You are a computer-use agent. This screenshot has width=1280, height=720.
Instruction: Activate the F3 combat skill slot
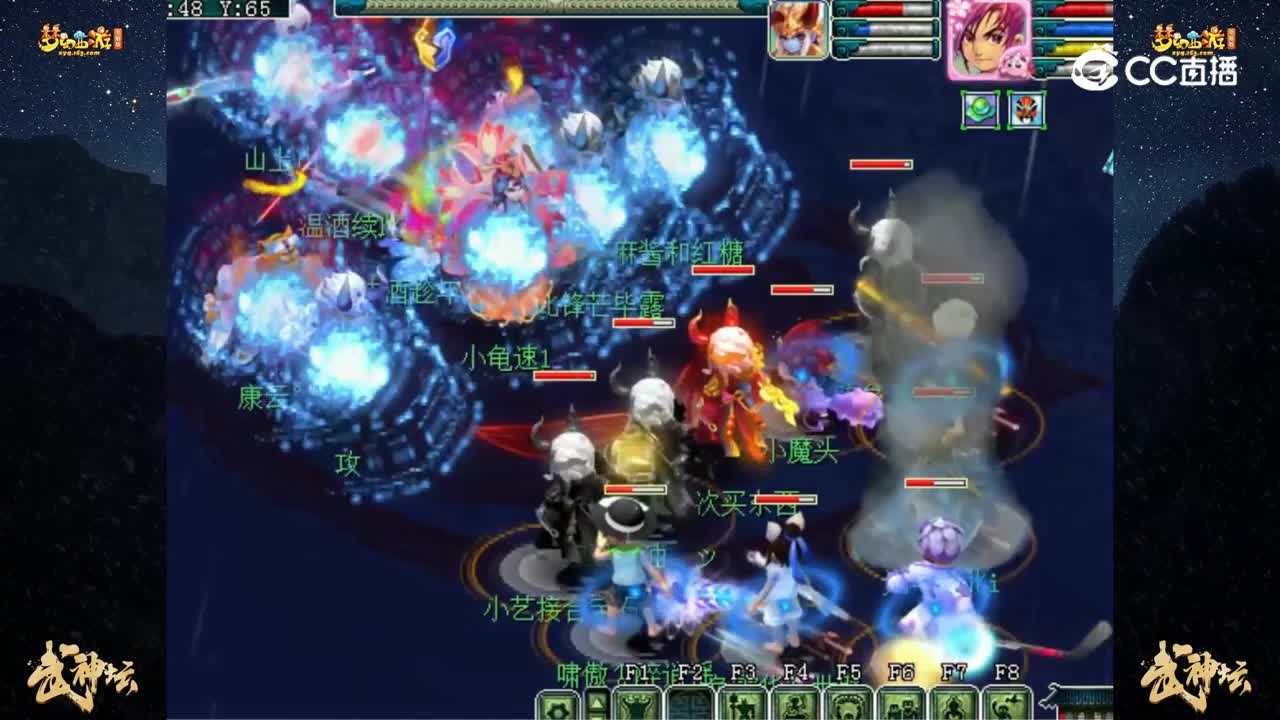coord(740,706)
